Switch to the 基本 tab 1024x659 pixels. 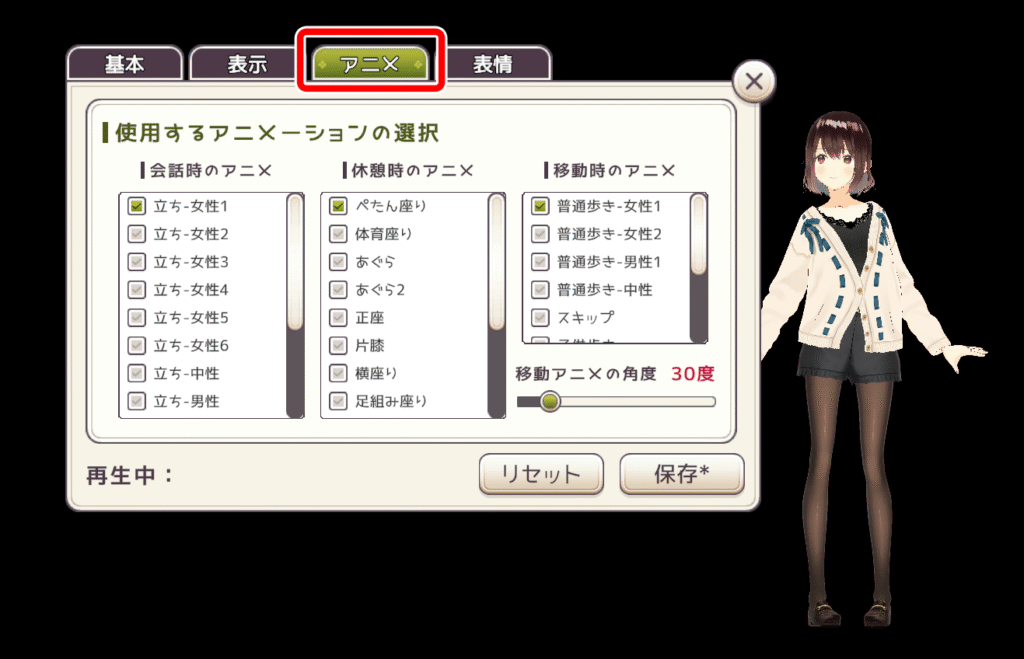[125, 65]
